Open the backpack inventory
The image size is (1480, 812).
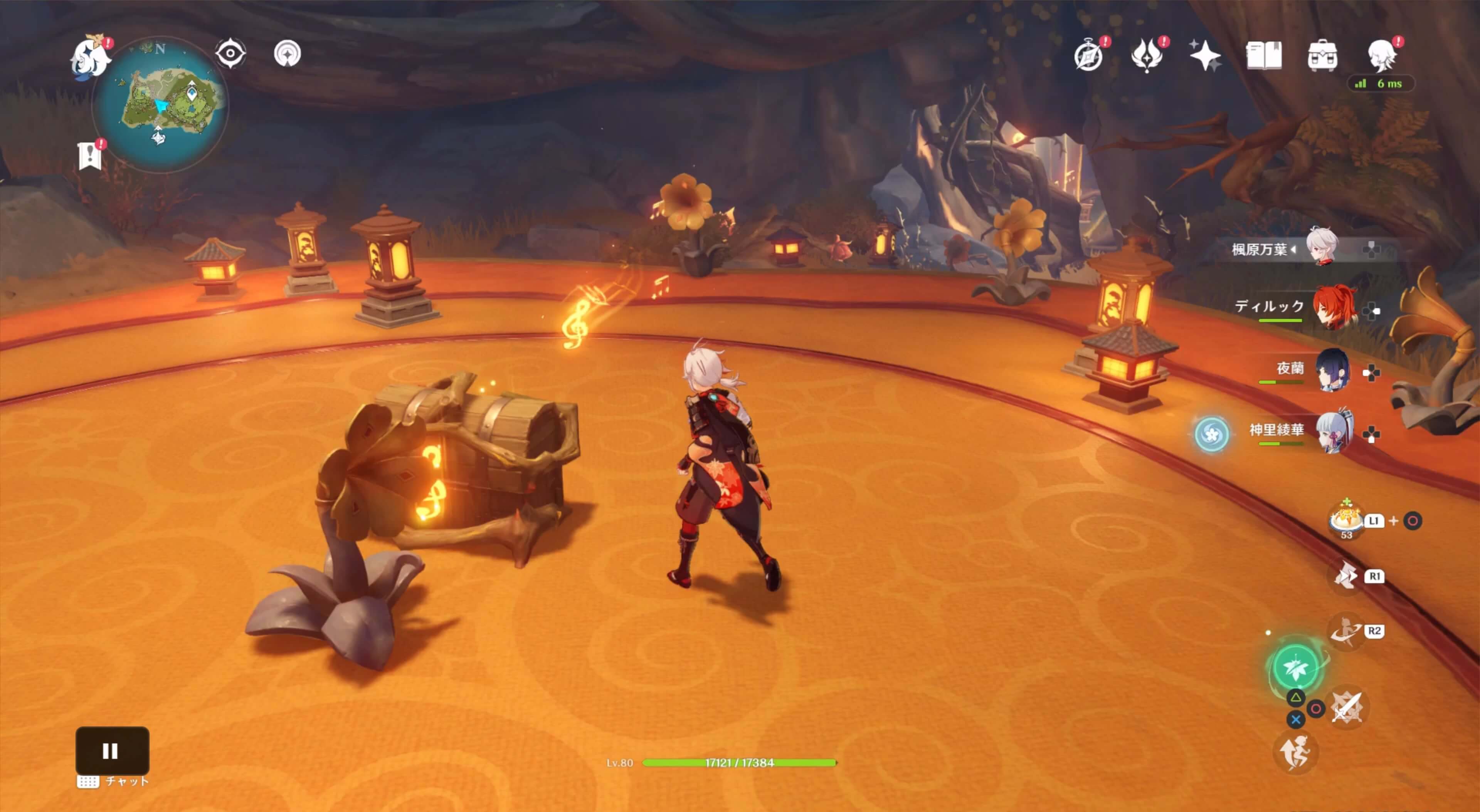tap(1322, 56)
